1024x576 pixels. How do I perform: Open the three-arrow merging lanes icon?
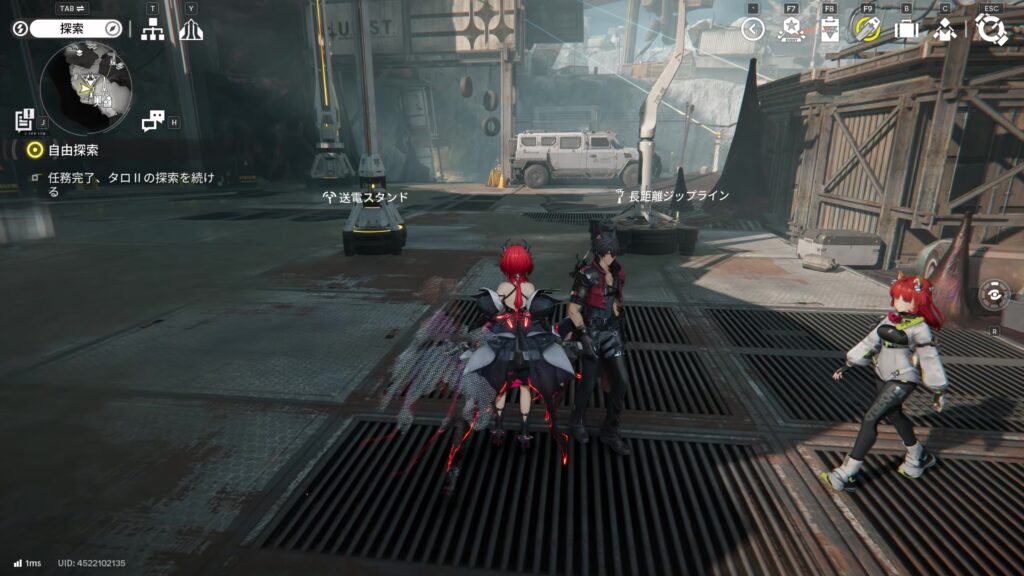click(191, 30)
